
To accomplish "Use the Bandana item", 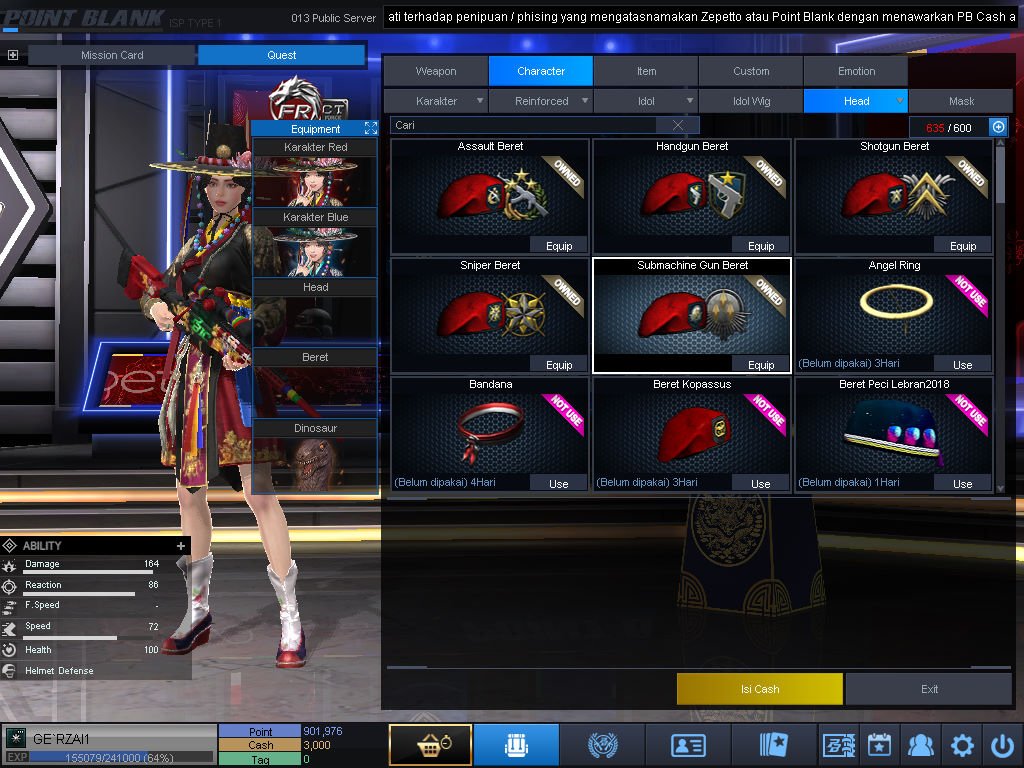I will click(x=559, y=484).
